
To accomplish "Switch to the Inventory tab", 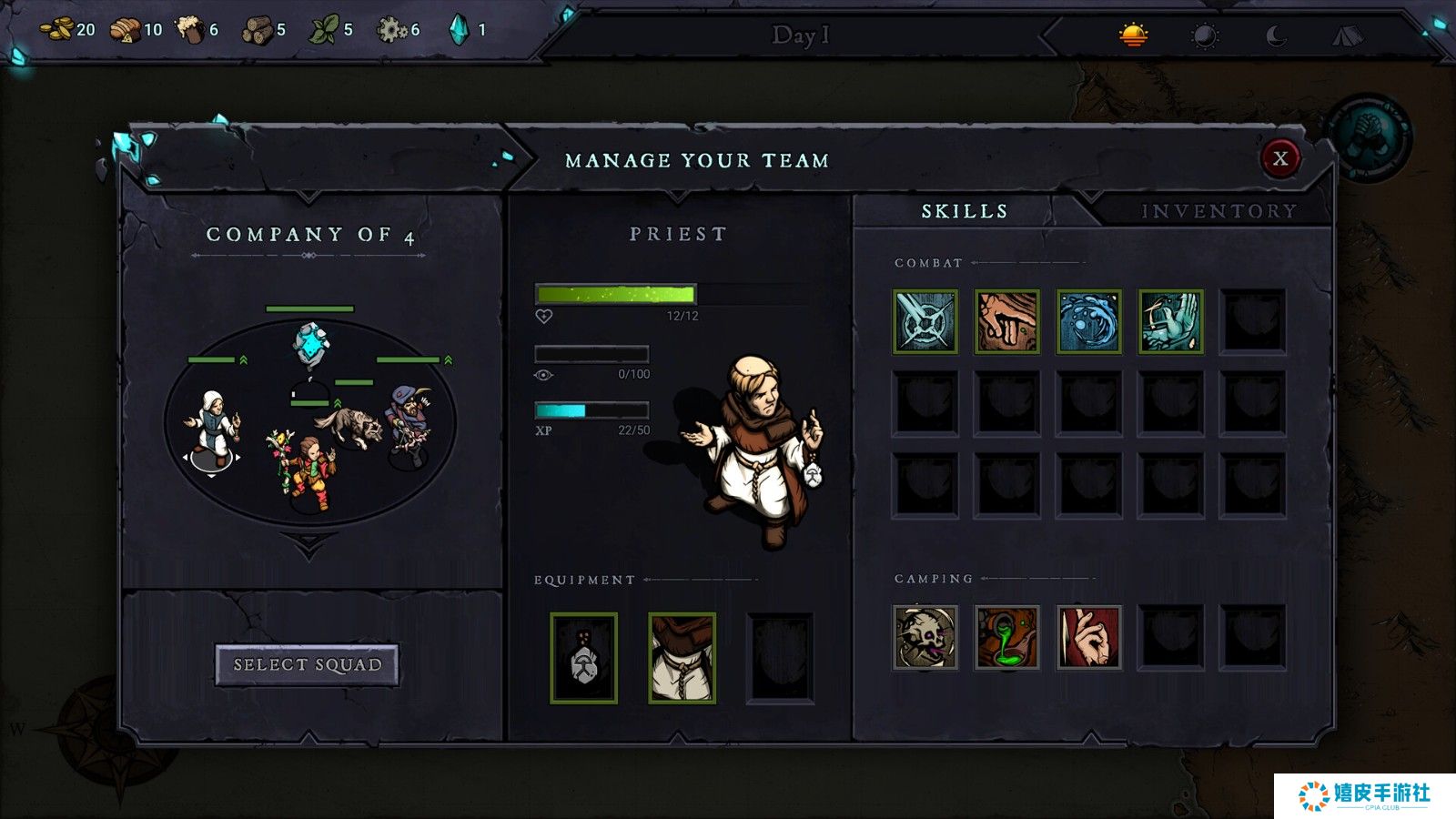I will click(x=1218, y=211).
